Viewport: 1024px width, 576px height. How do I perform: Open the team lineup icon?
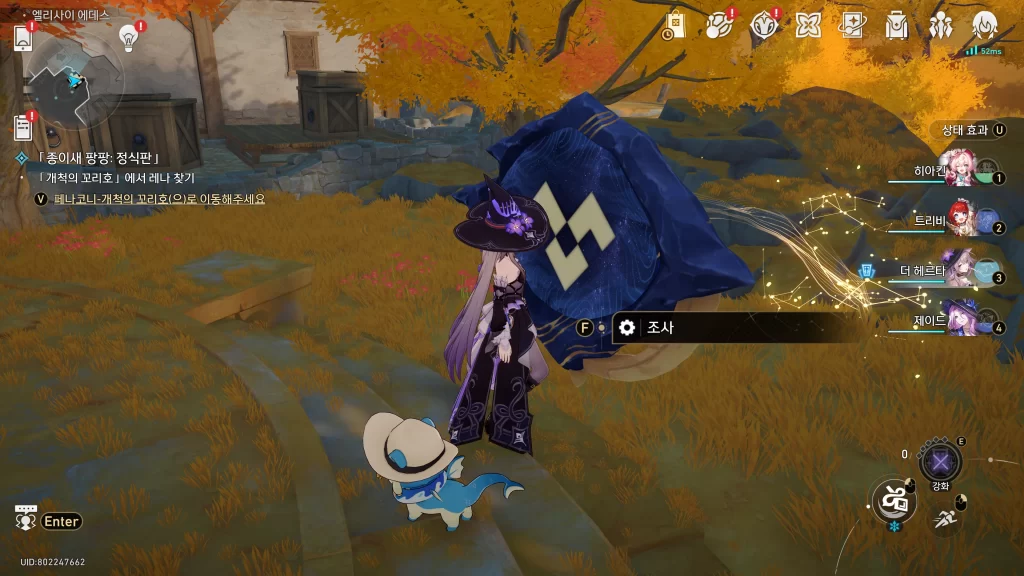[x=940, y=25]
